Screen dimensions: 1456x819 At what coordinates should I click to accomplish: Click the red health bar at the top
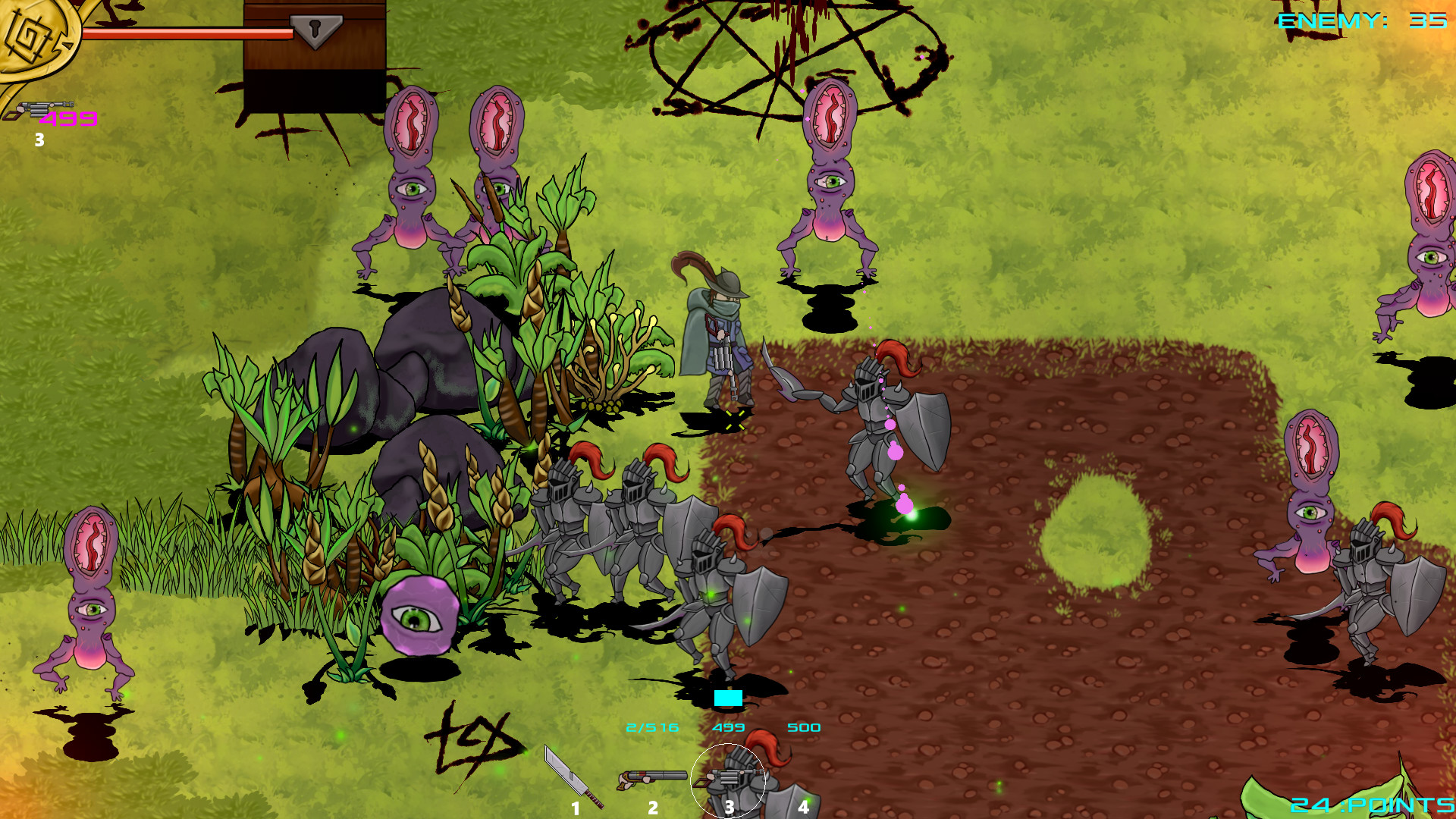click(x=190, y=33)
